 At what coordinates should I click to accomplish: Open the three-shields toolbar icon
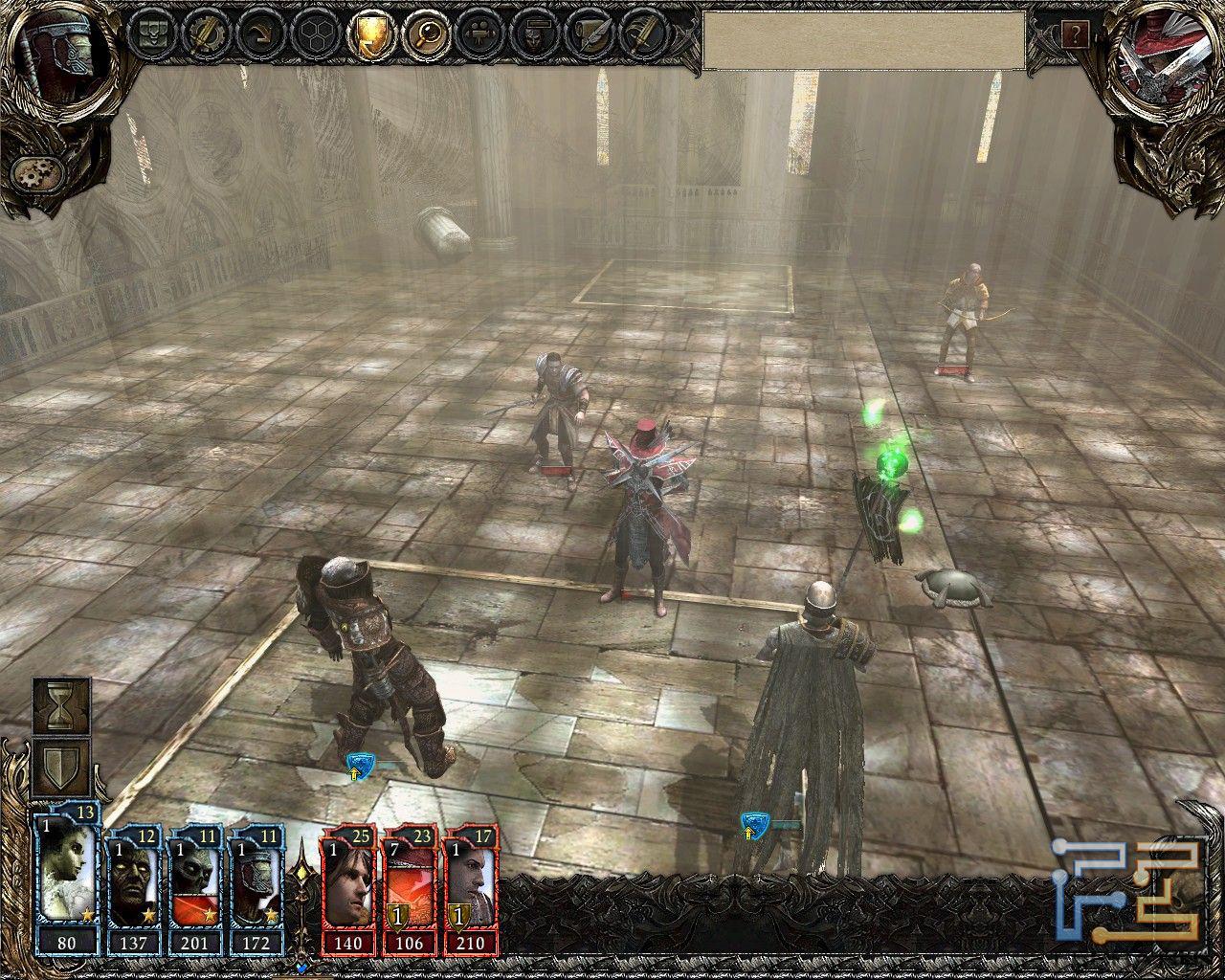(x=154, y=35)
